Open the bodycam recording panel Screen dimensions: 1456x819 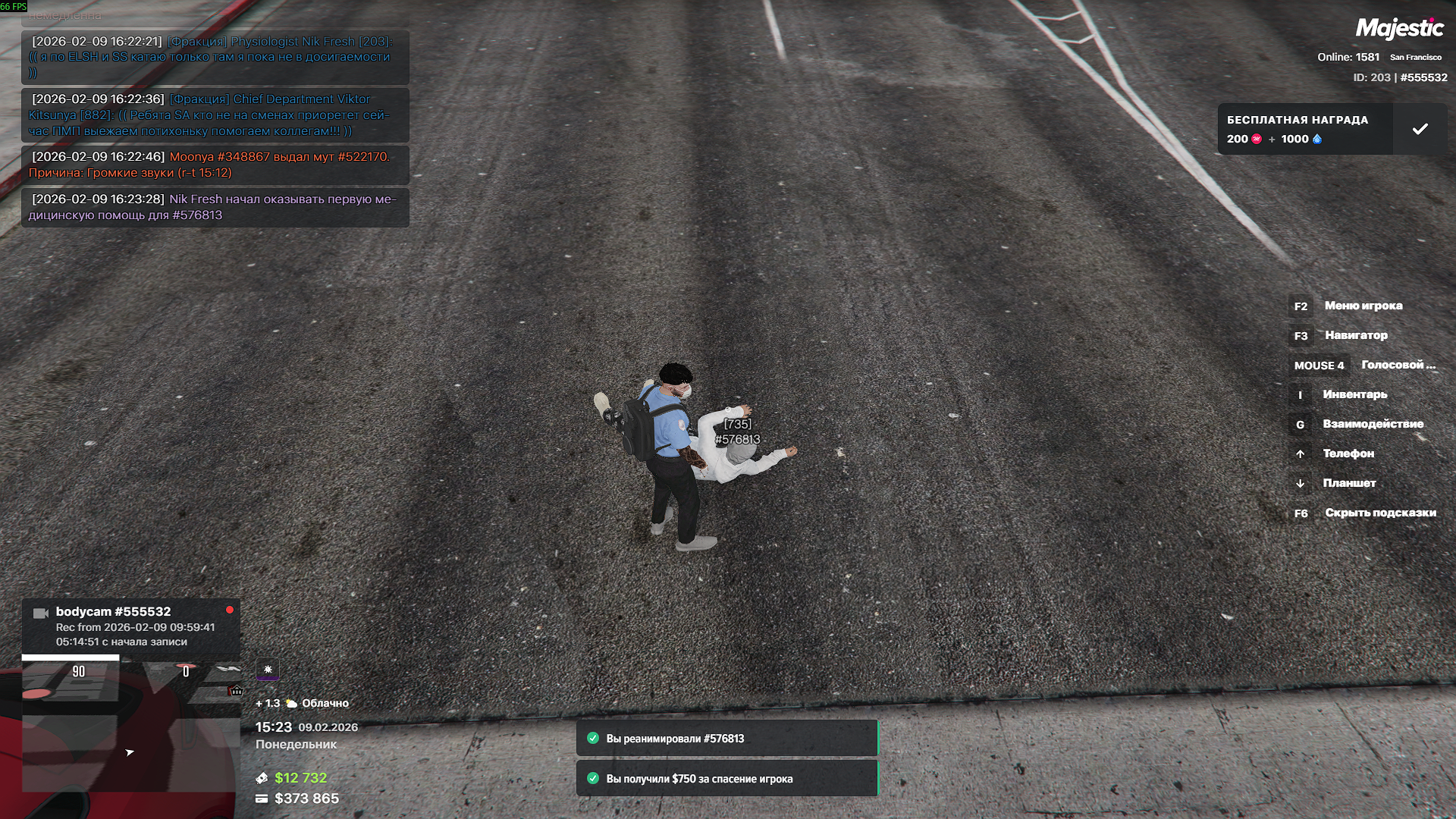click(130, 626)
